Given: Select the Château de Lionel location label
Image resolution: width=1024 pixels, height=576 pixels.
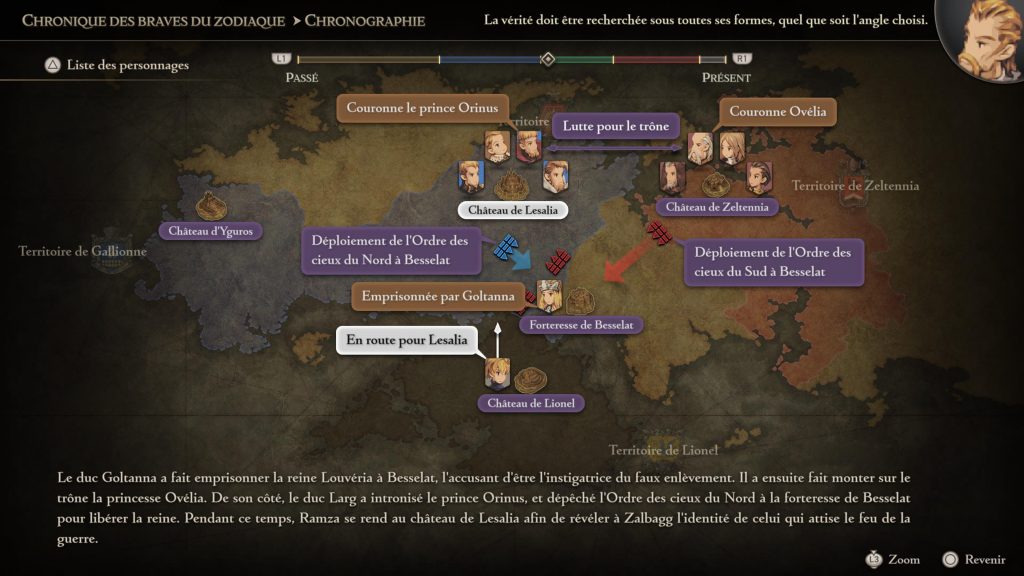Looking at the screenshot, I should 531,403.
